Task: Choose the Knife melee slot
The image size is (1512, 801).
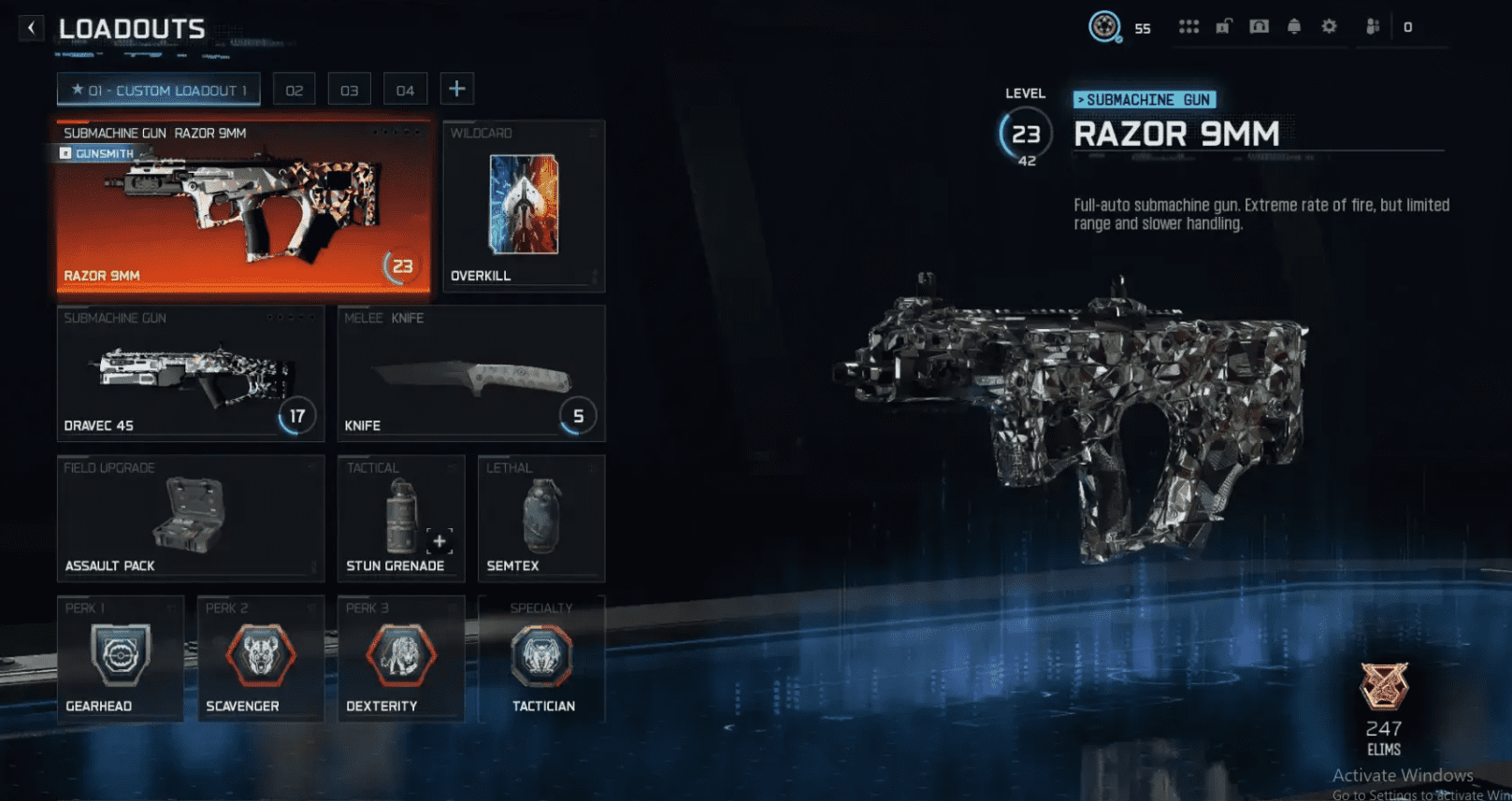Action: click(x=470, y=373)
